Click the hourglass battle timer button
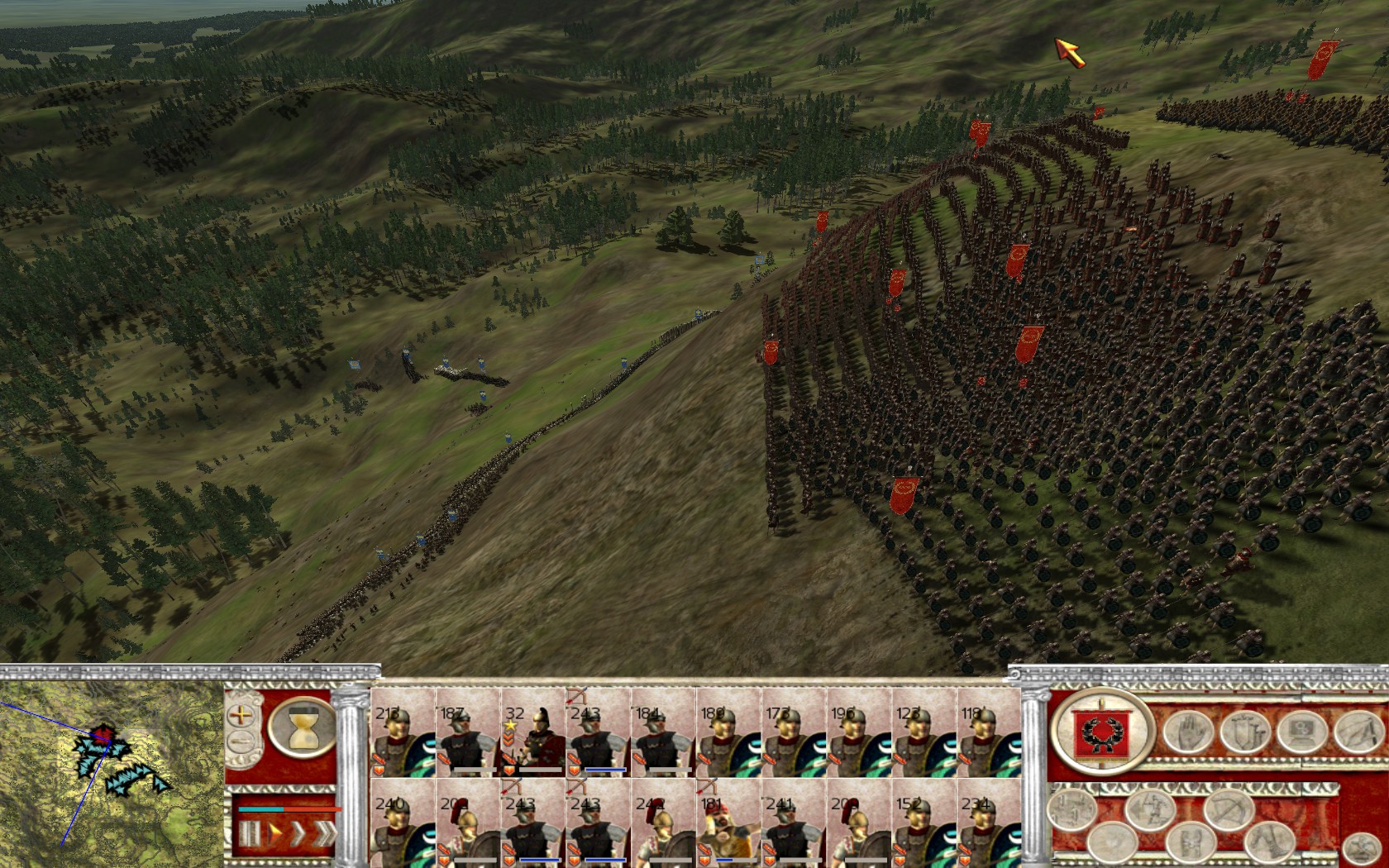The image size is (1389, 868). coord(302,727)
